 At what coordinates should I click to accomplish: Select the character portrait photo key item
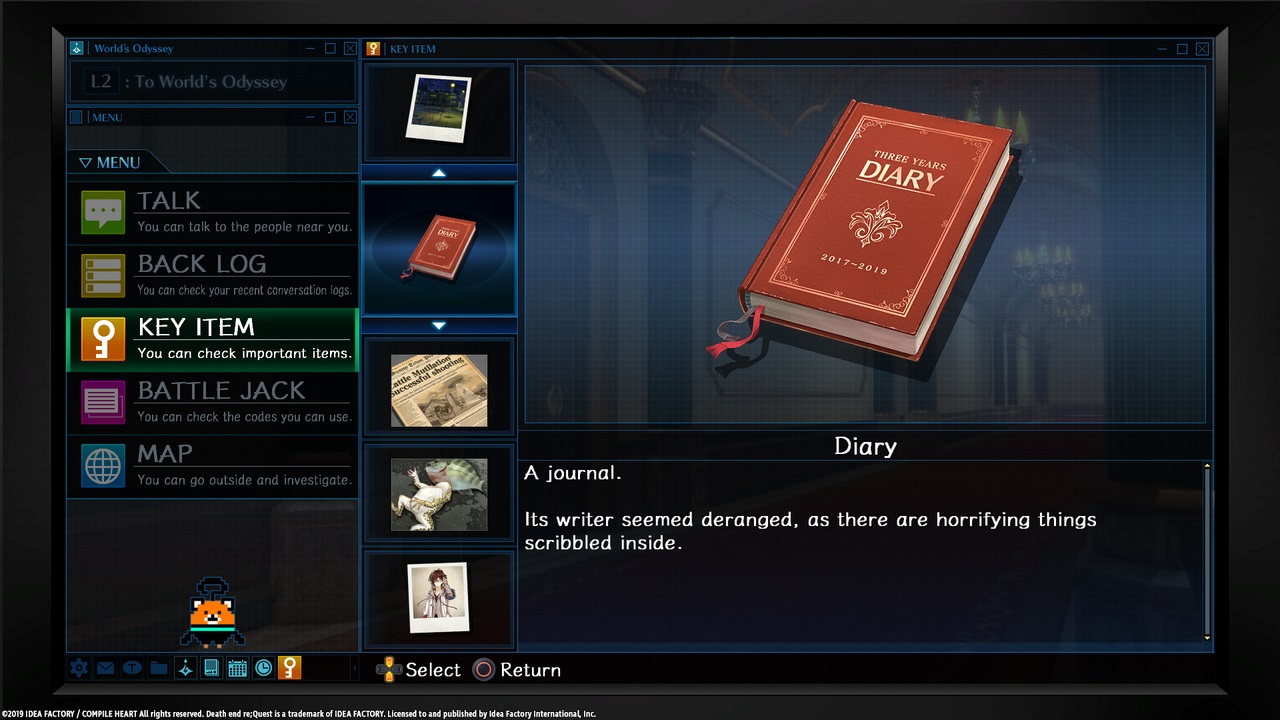[x=439, y=597]
